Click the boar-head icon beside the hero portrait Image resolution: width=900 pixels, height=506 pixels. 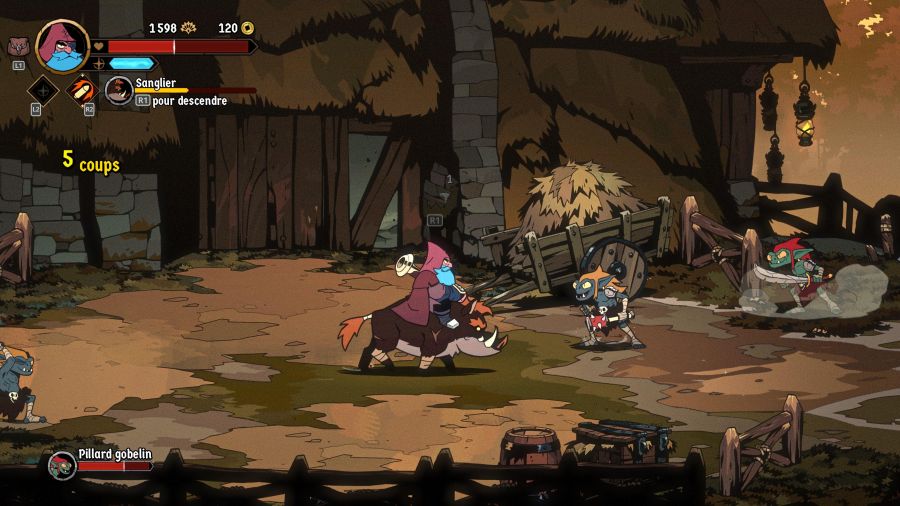pyautogui.click(x=16, y=45)
